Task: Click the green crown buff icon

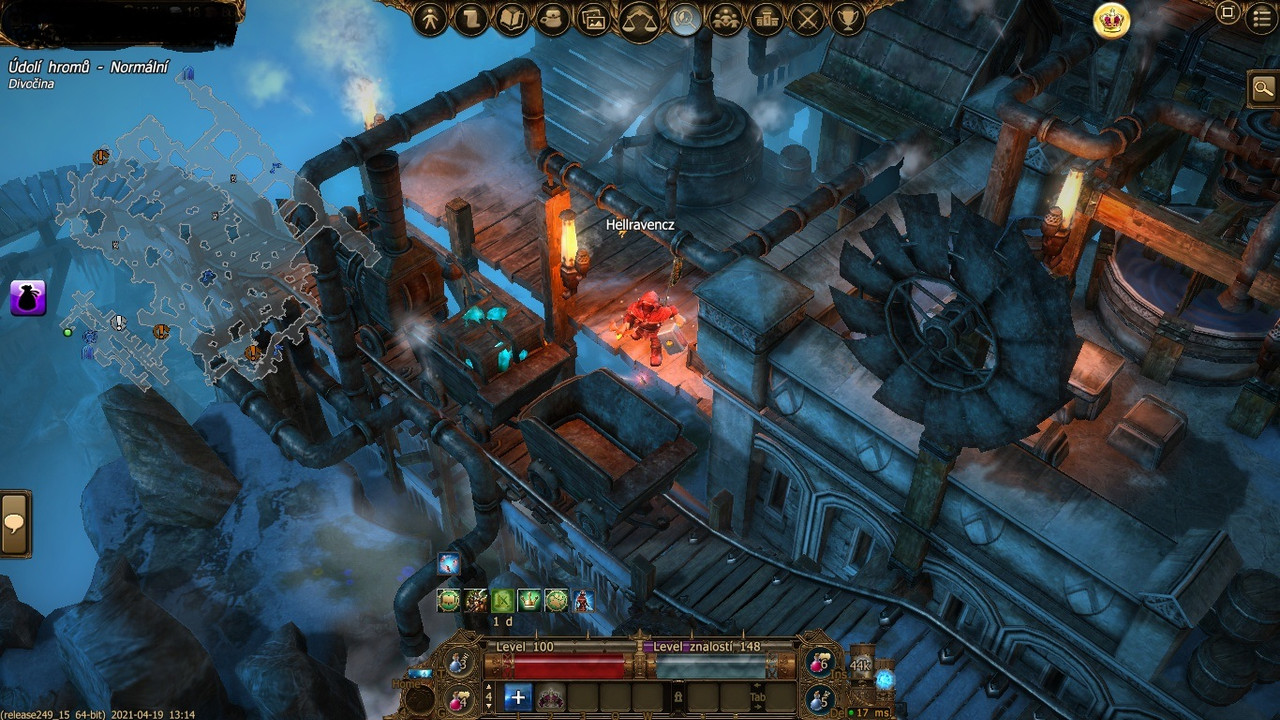Action: 529,600
